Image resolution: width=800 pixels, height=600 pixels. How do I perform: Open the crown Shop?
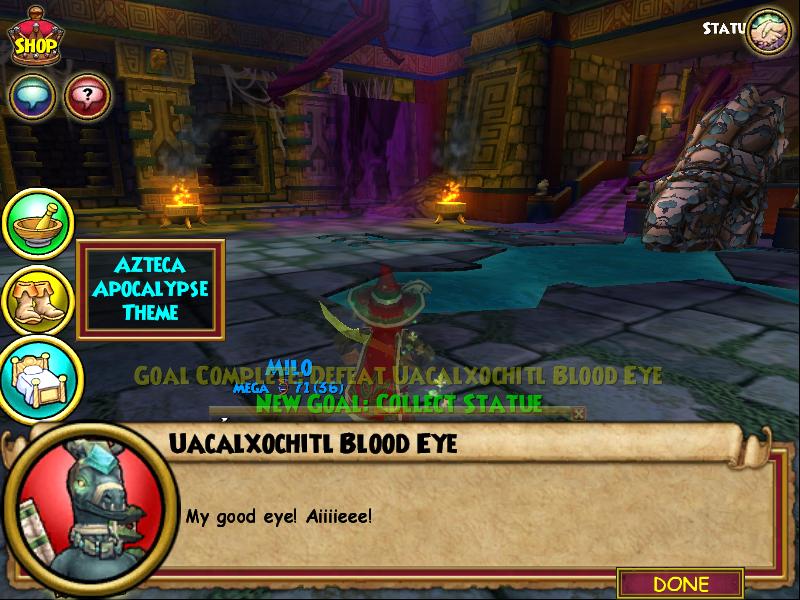34,38
